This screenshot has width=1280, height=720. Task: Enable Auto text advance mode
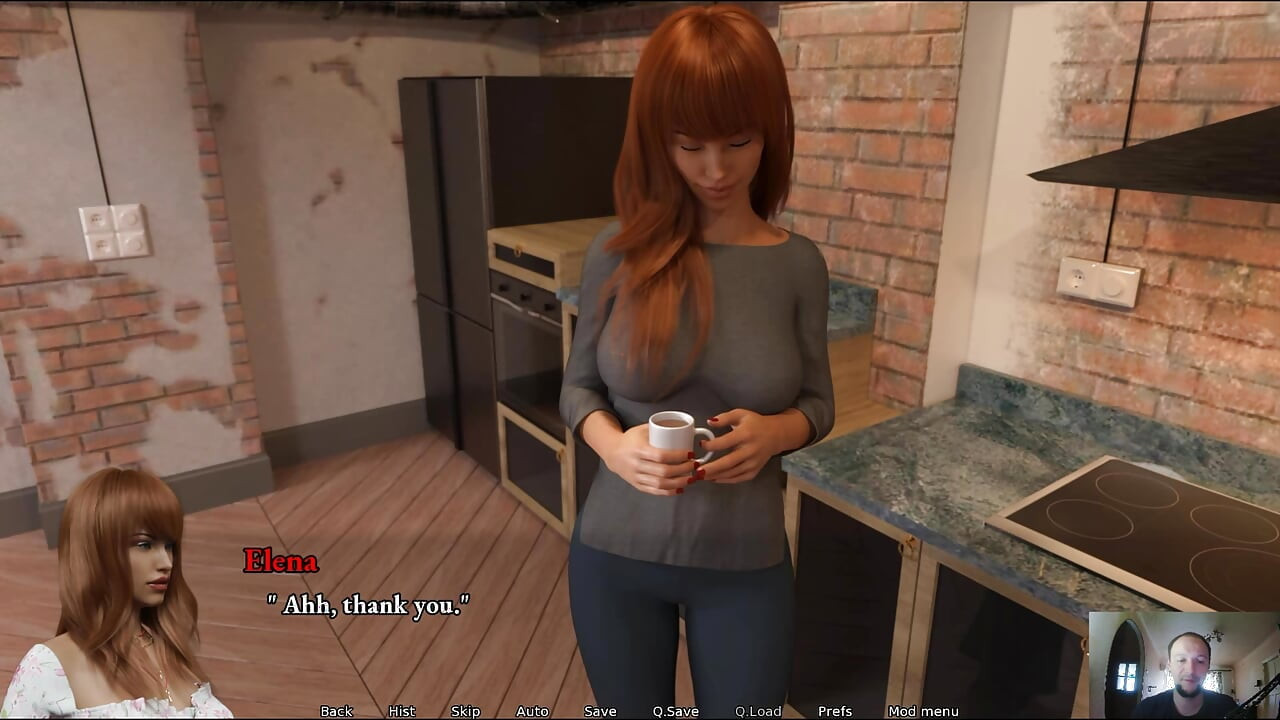[531, 711]
